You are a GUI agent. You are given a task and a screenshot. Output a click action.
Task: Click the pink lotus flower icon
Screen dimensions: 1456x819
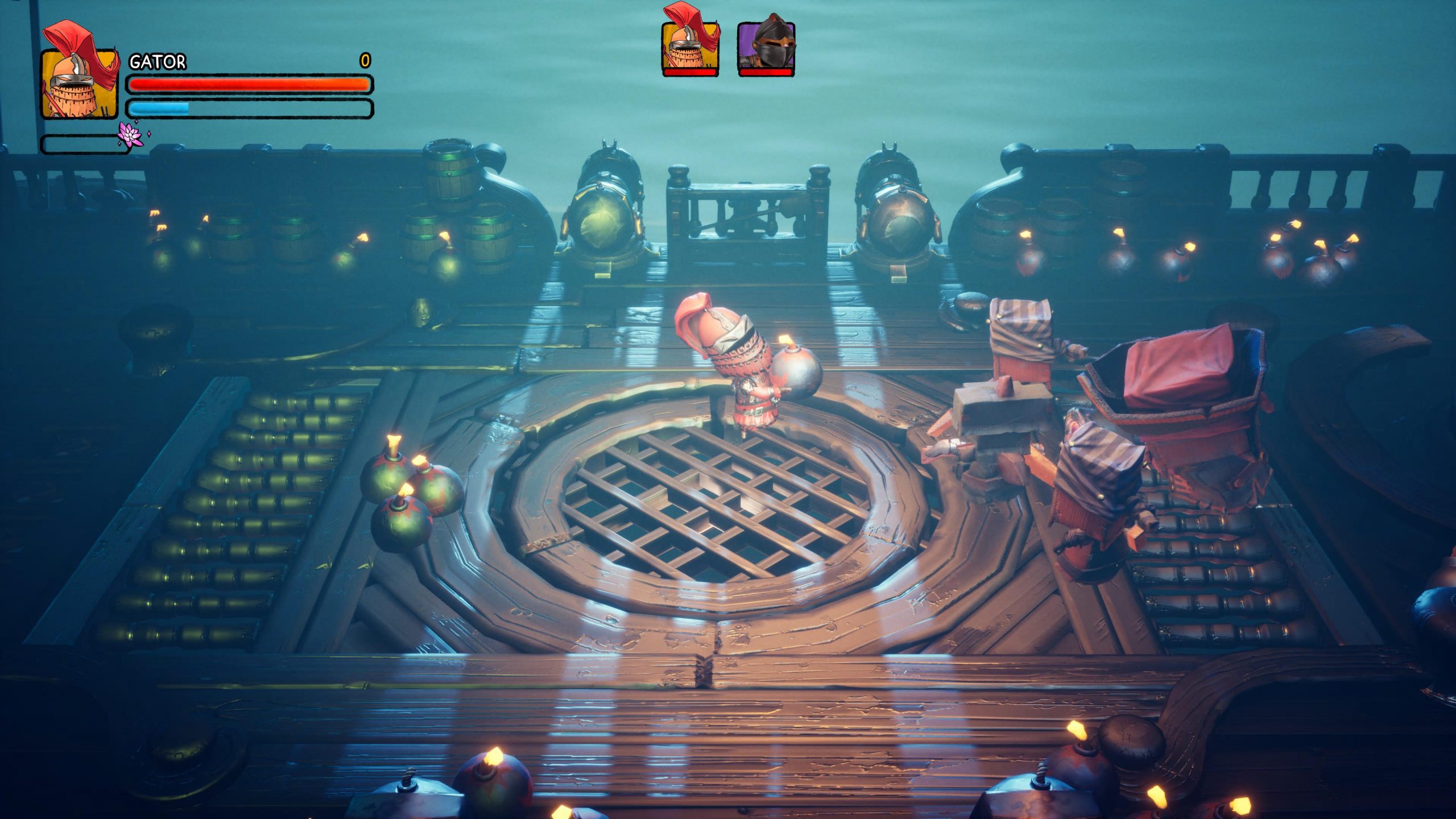[x=131, y=135]
